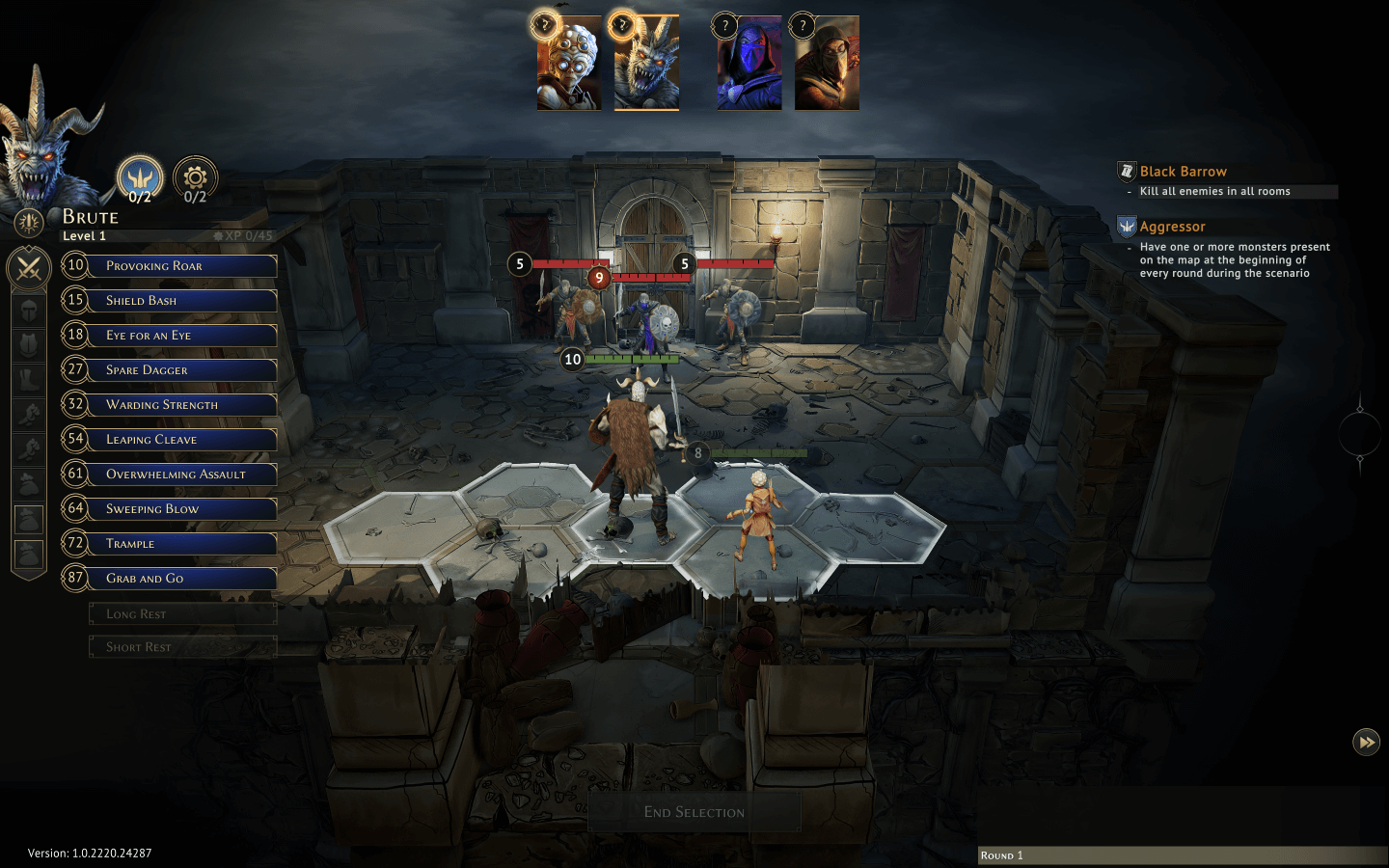Choose the Long Rest option
Screen dimensions: 1389x868
(x=182, y=614)
